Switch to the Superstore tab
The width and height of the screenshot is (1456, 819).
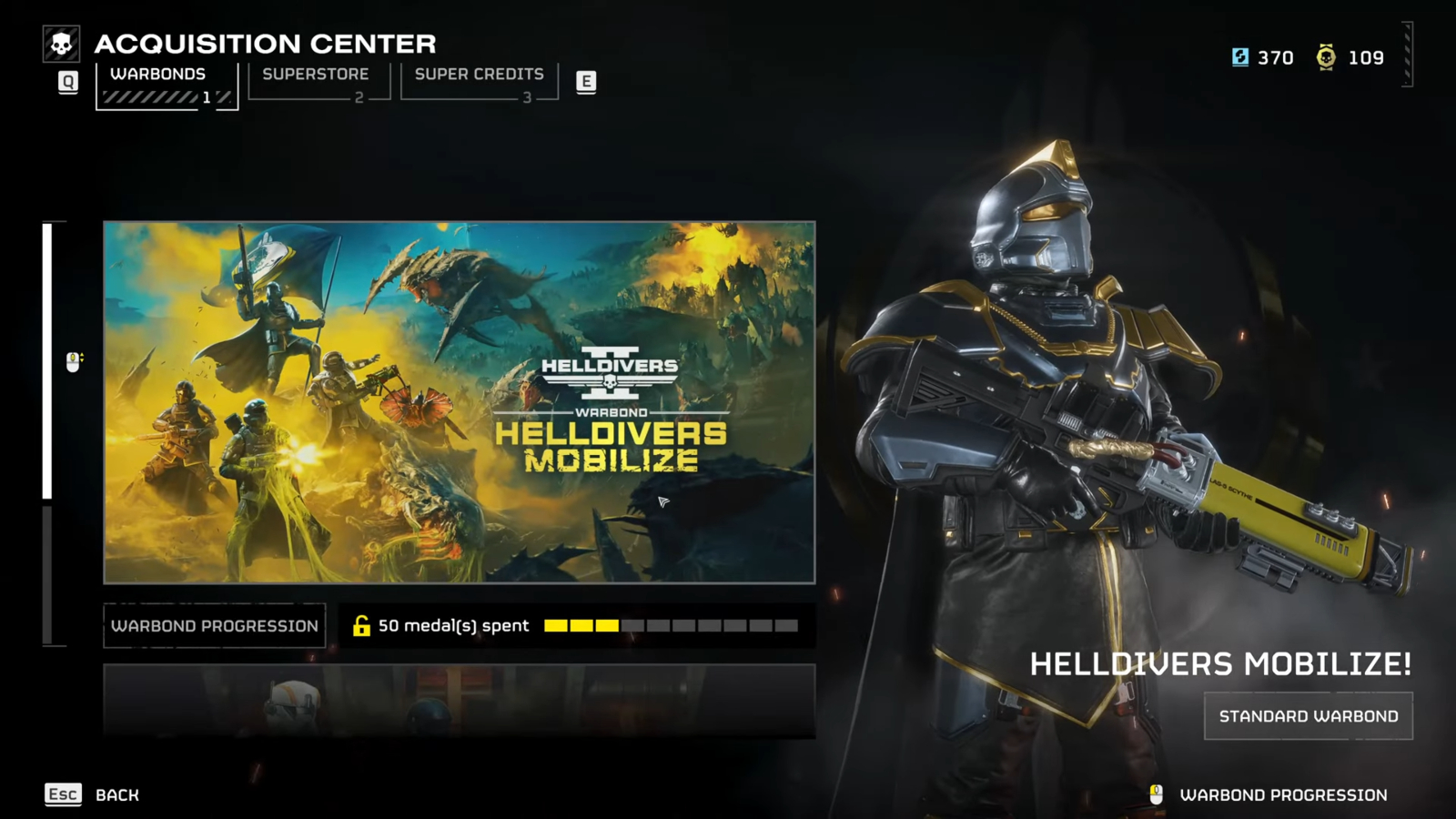316,74
